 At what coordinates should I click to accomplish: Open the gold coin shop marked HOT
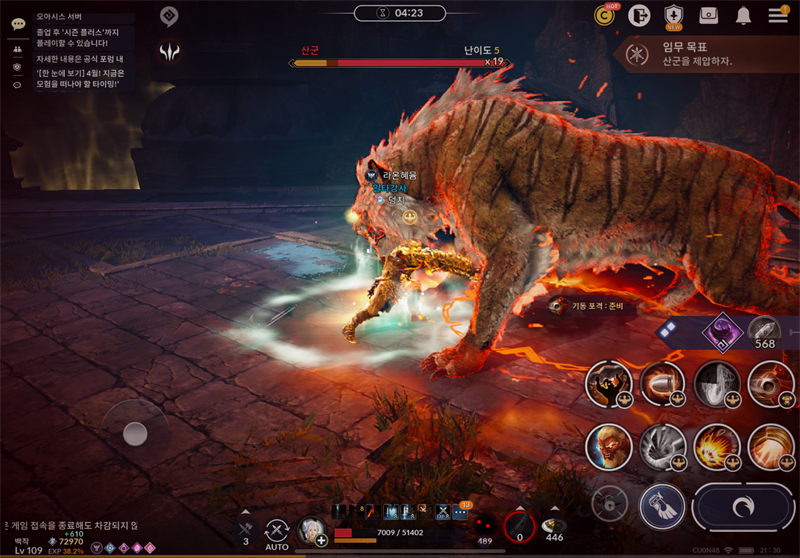(x=605, y=15)
